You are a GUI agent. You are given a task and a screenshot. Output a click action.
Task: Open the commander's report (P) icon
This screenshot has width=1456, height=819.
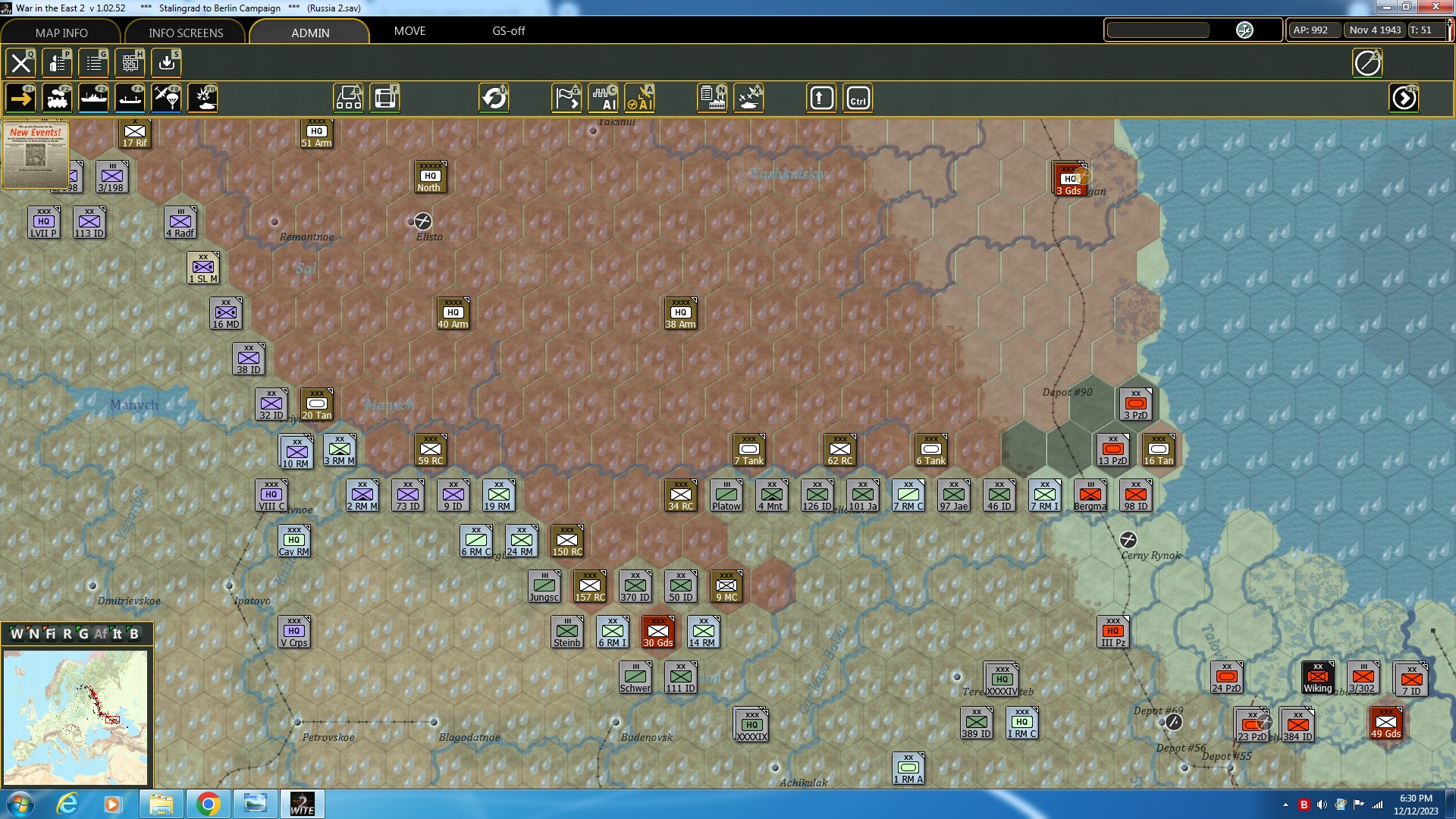point(57,63)
